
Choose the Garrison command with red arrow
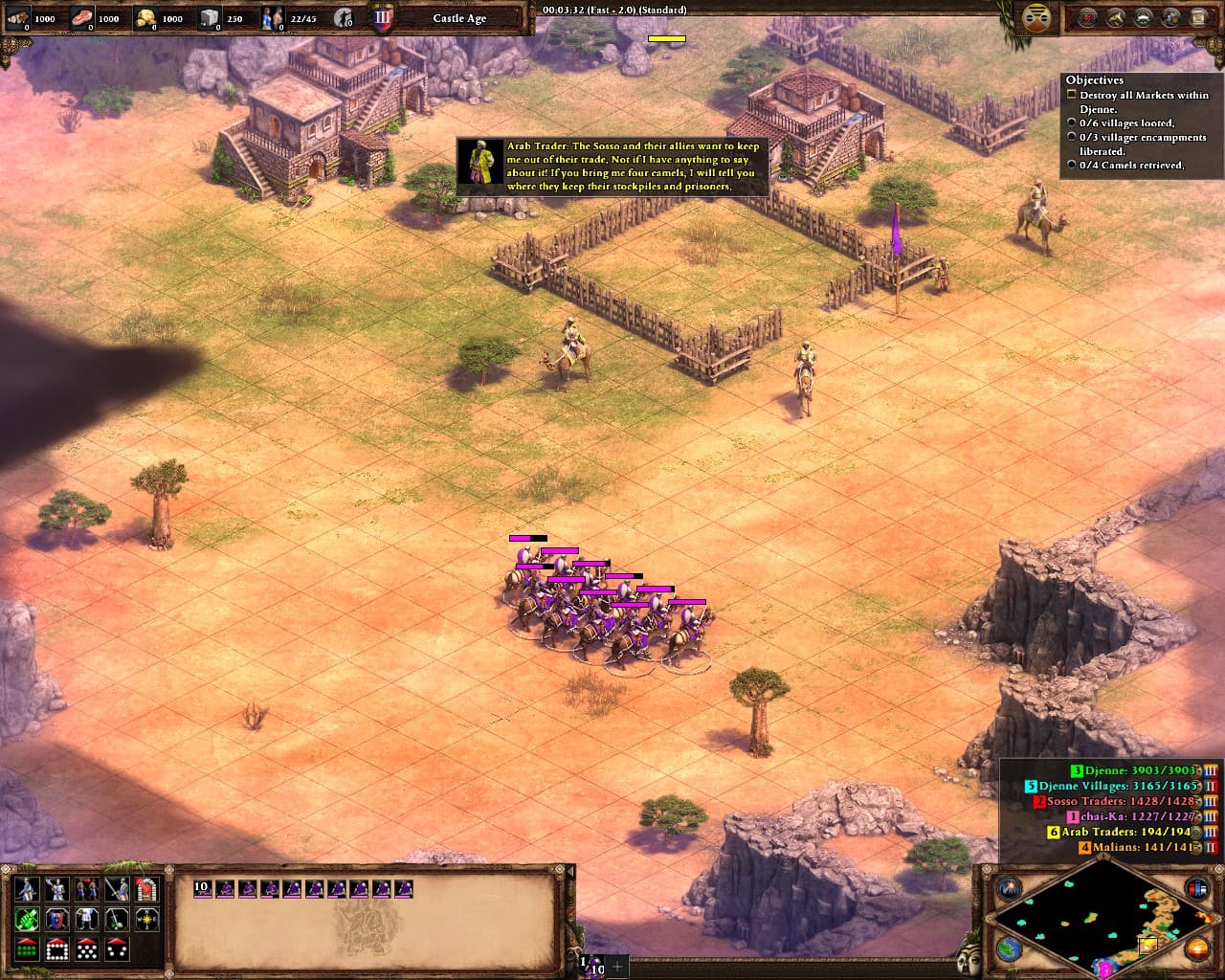(146, 889)
